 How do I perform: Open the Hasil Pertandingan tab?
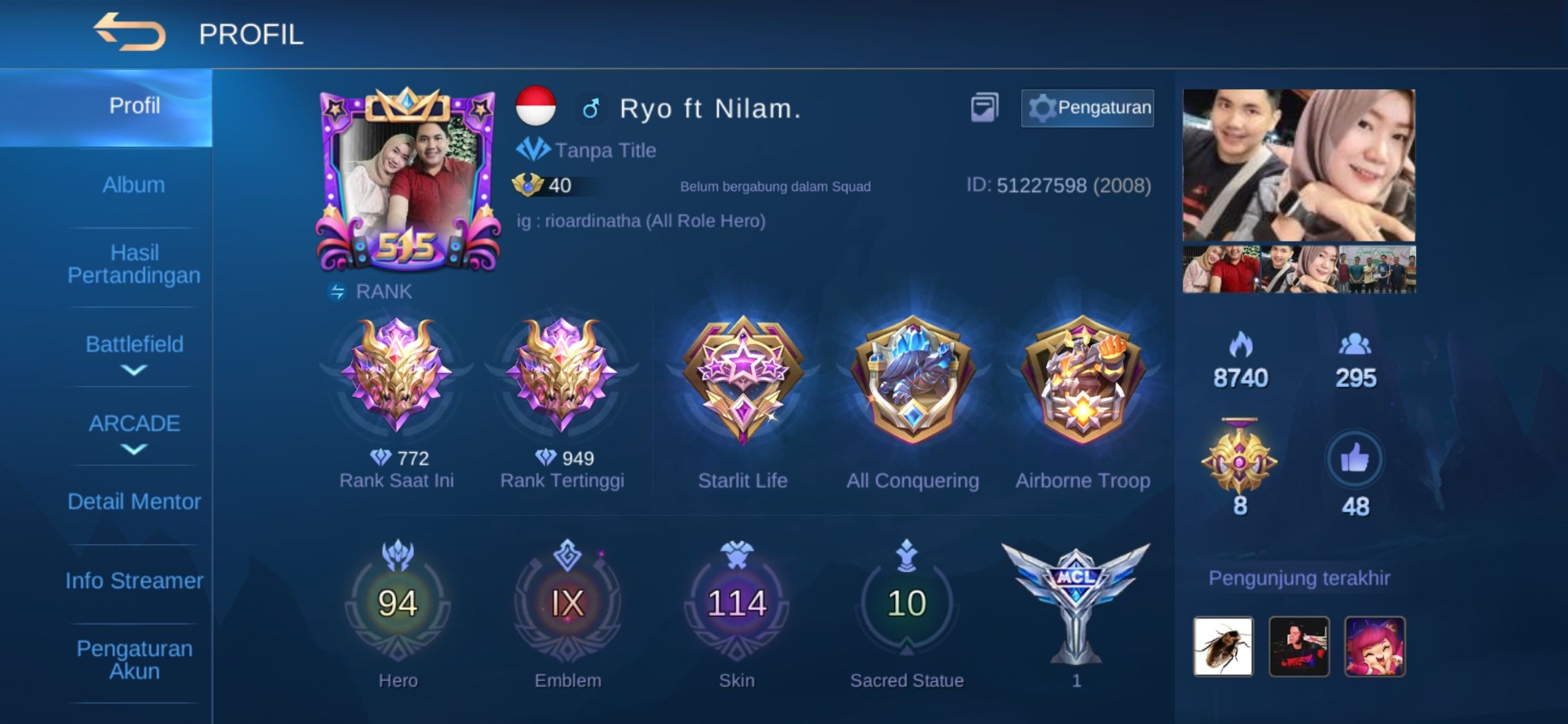click(133, 263)
